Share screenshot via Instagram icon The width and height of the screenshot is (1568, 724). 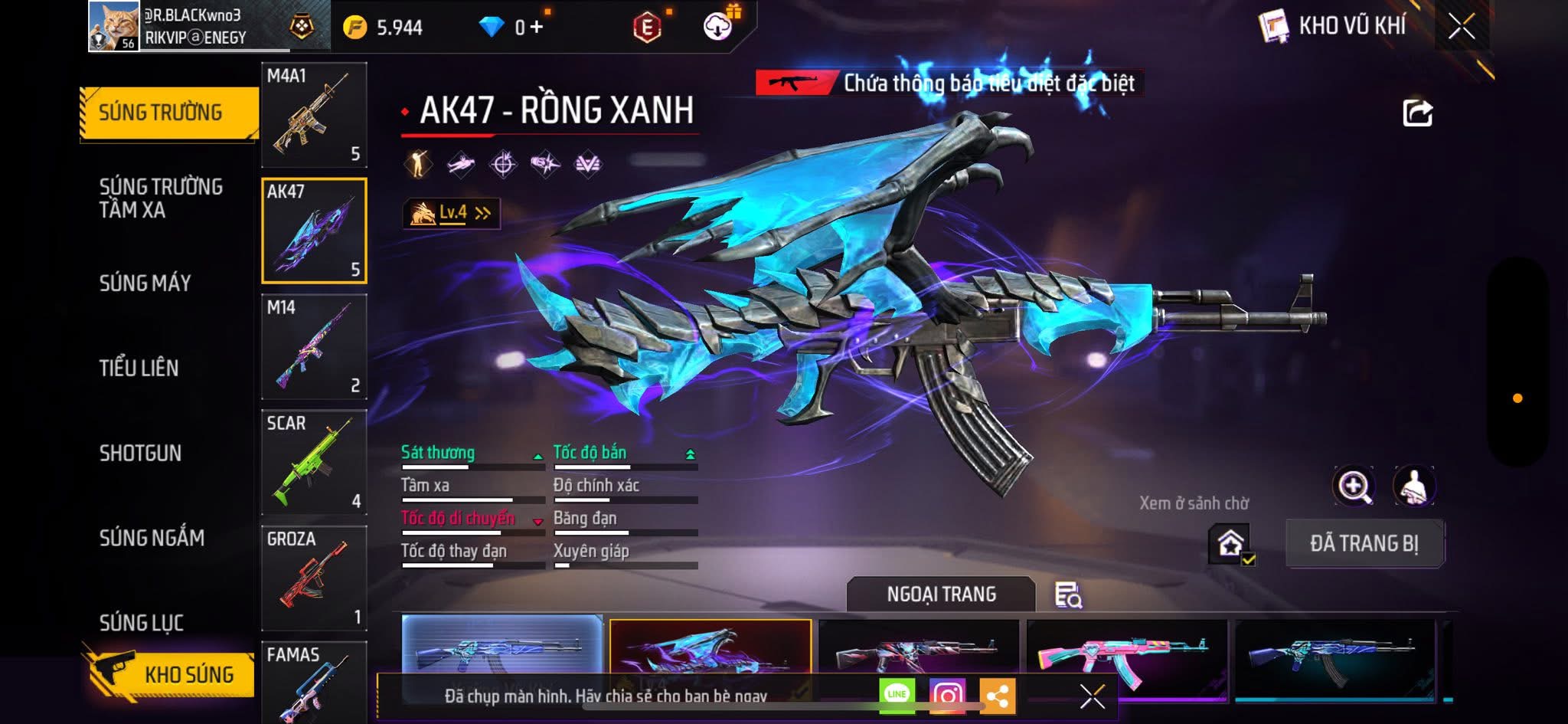(947, 695)
